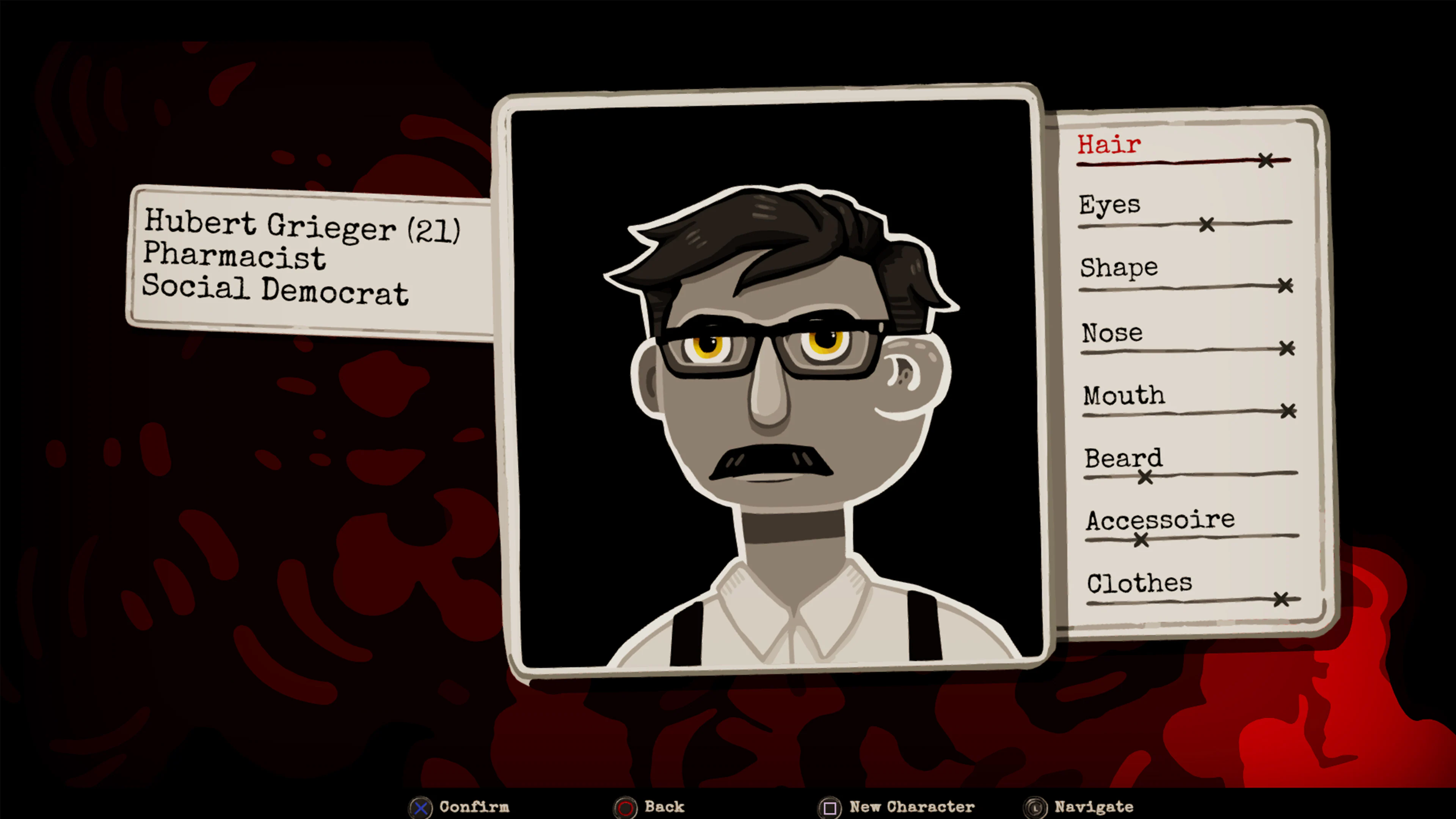Click the L-stick Navigate icon
The image size is (1456, 819).
(x=1036, y=807)
